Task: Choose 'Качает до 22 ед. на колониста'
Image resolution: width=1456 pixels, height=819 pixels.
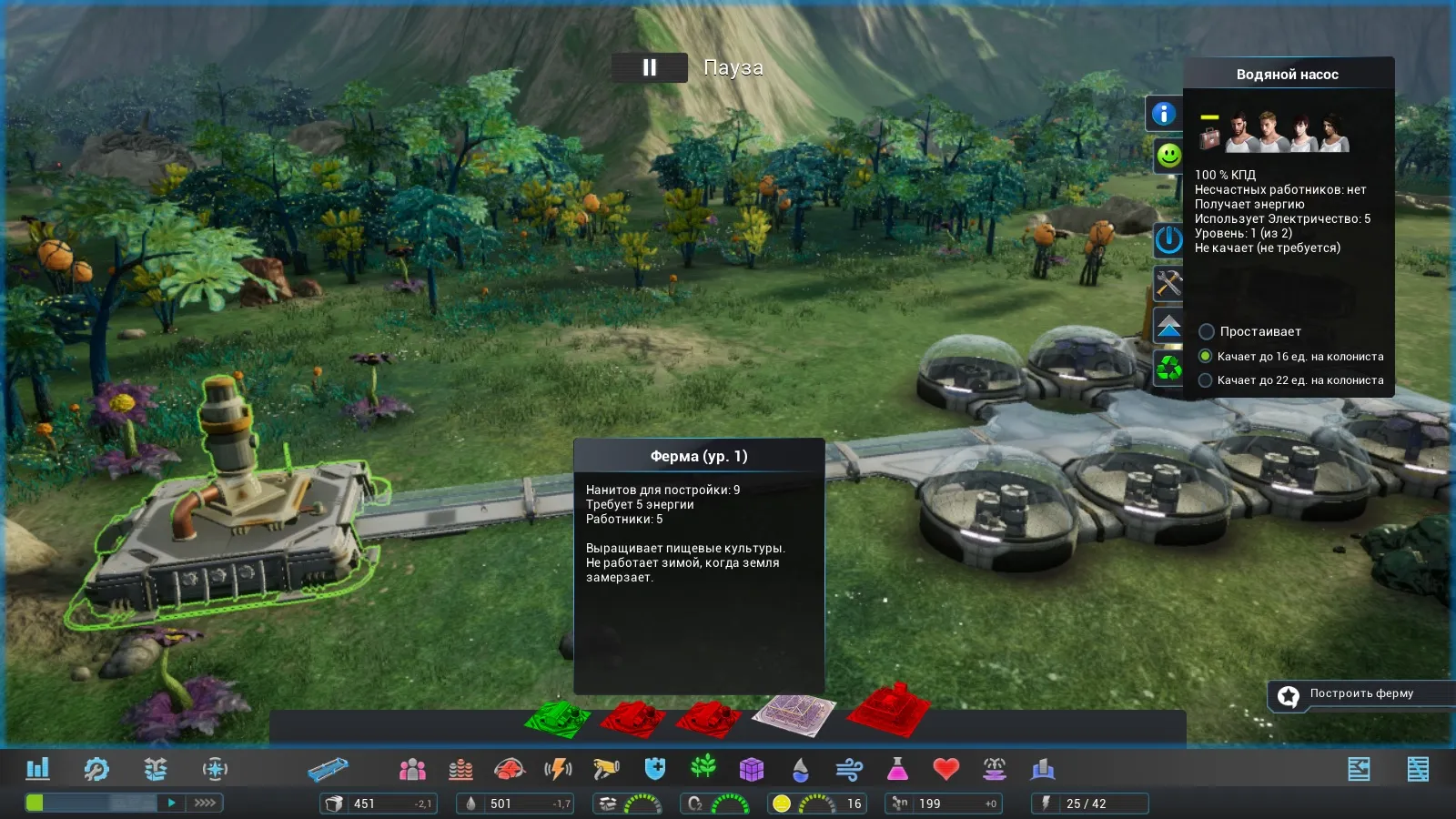Action: 1206,380
